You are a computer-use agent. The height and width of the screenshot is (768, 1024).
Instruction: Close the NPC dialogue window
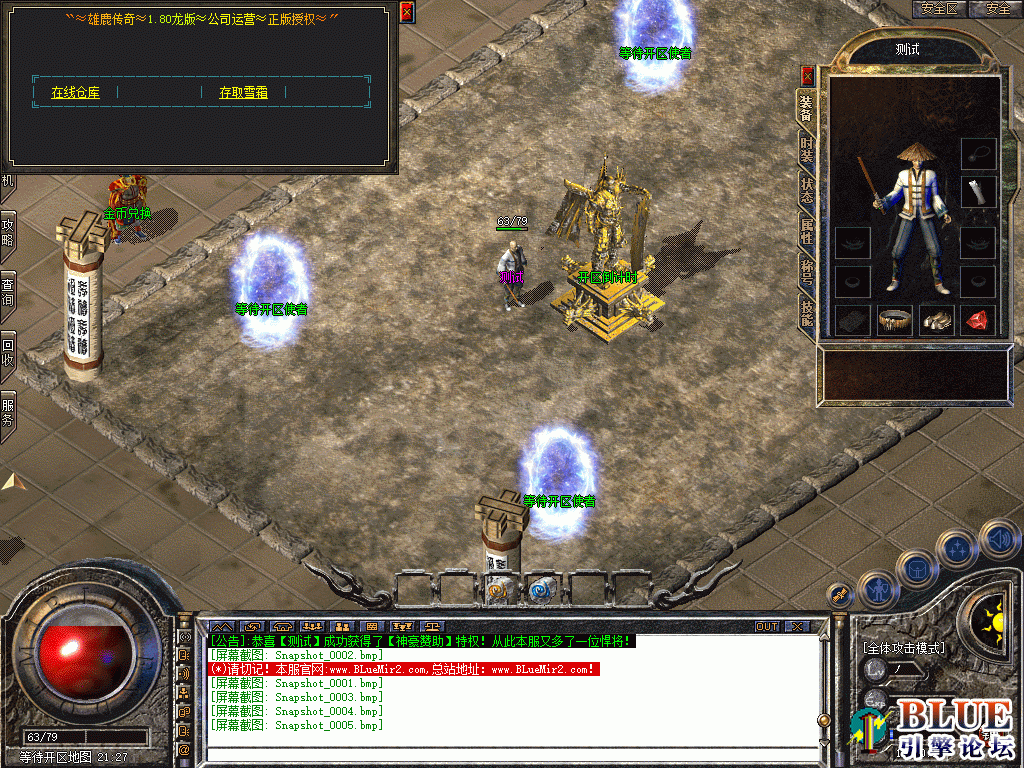coord(406,12)
